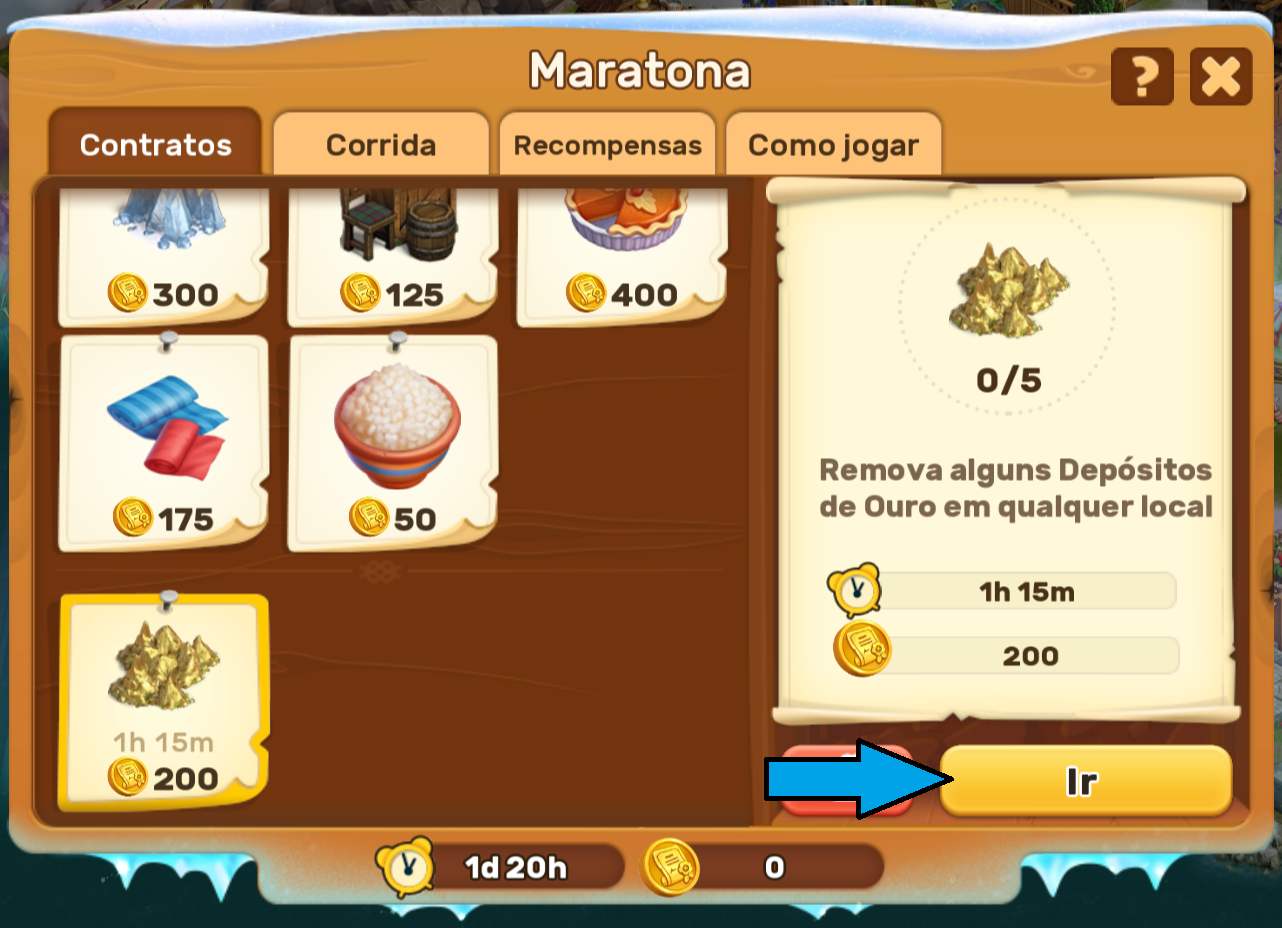Select the pie contract worth 400

click(x=622, y=255)
